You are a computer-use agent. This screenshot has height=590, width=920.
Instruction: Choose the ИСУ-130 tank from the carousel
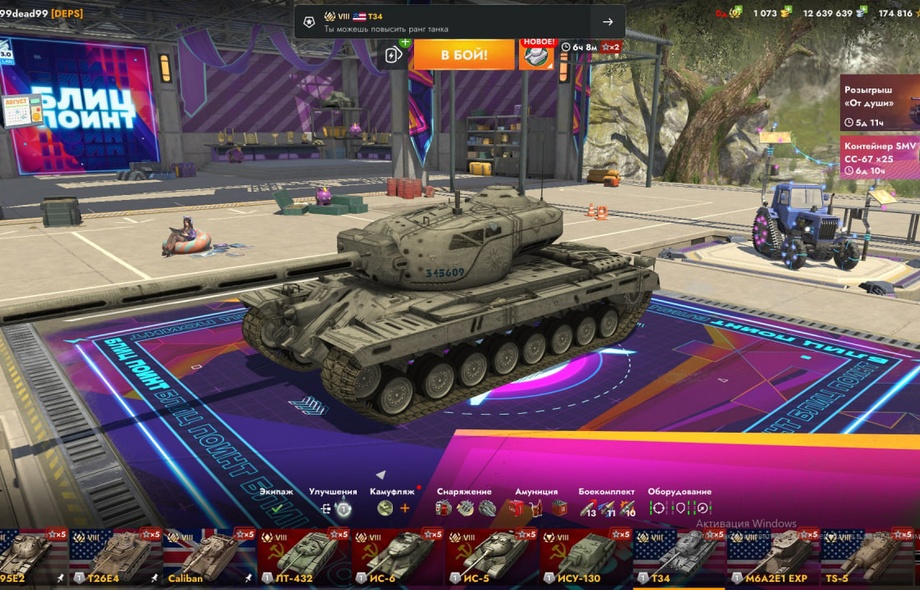pos(586,557)
